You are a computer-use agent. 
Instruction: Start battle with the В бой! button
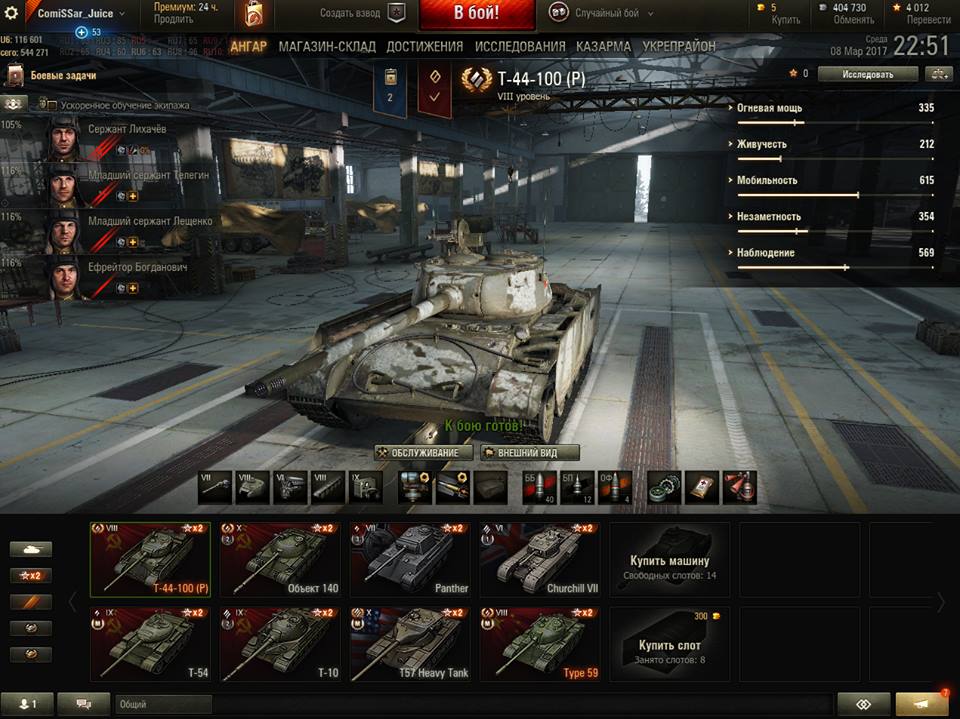pyautogui.click(x=477, y=14)
